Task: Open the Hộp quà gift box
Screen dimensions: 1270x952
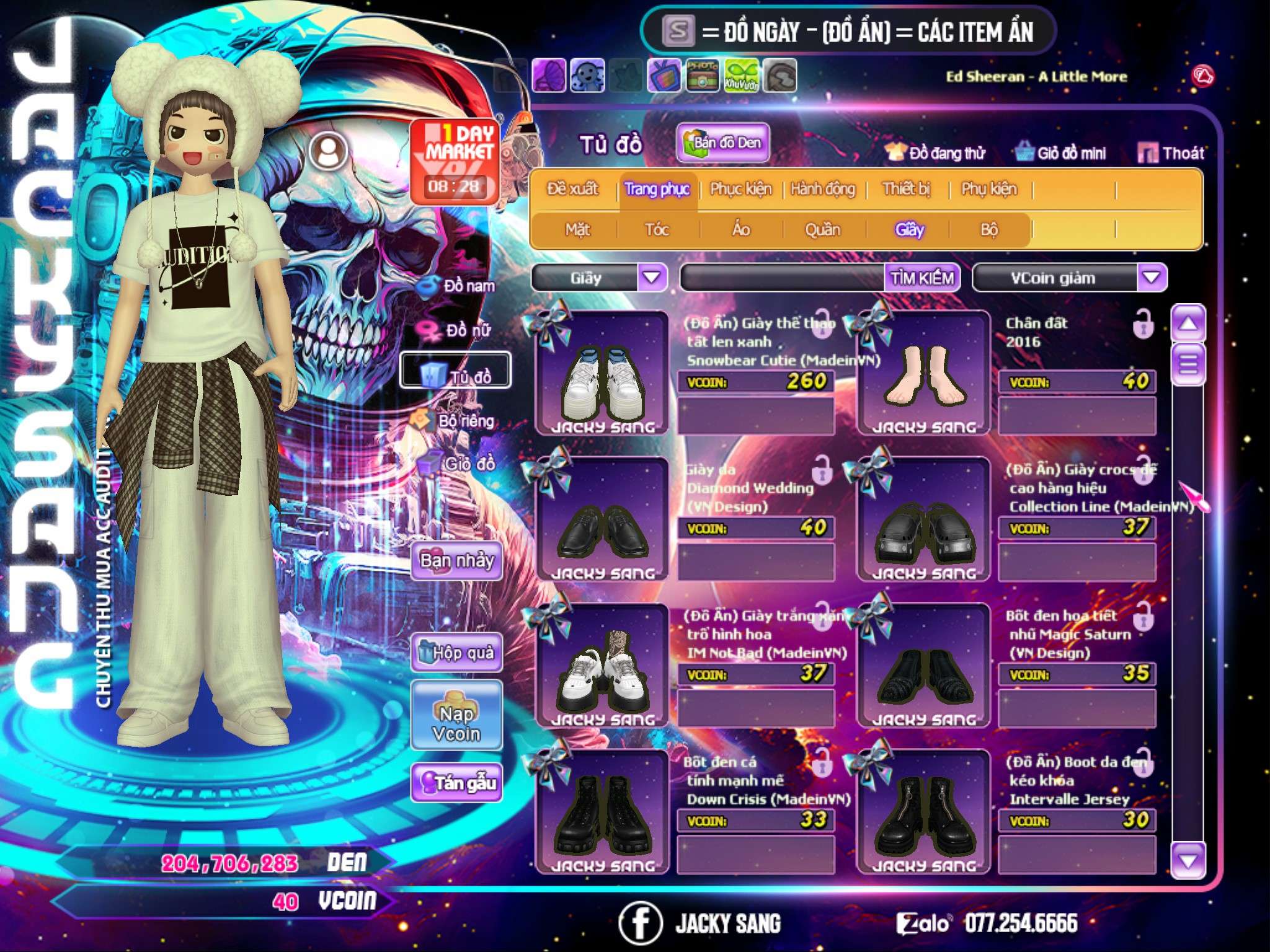Action: (457, 653)
